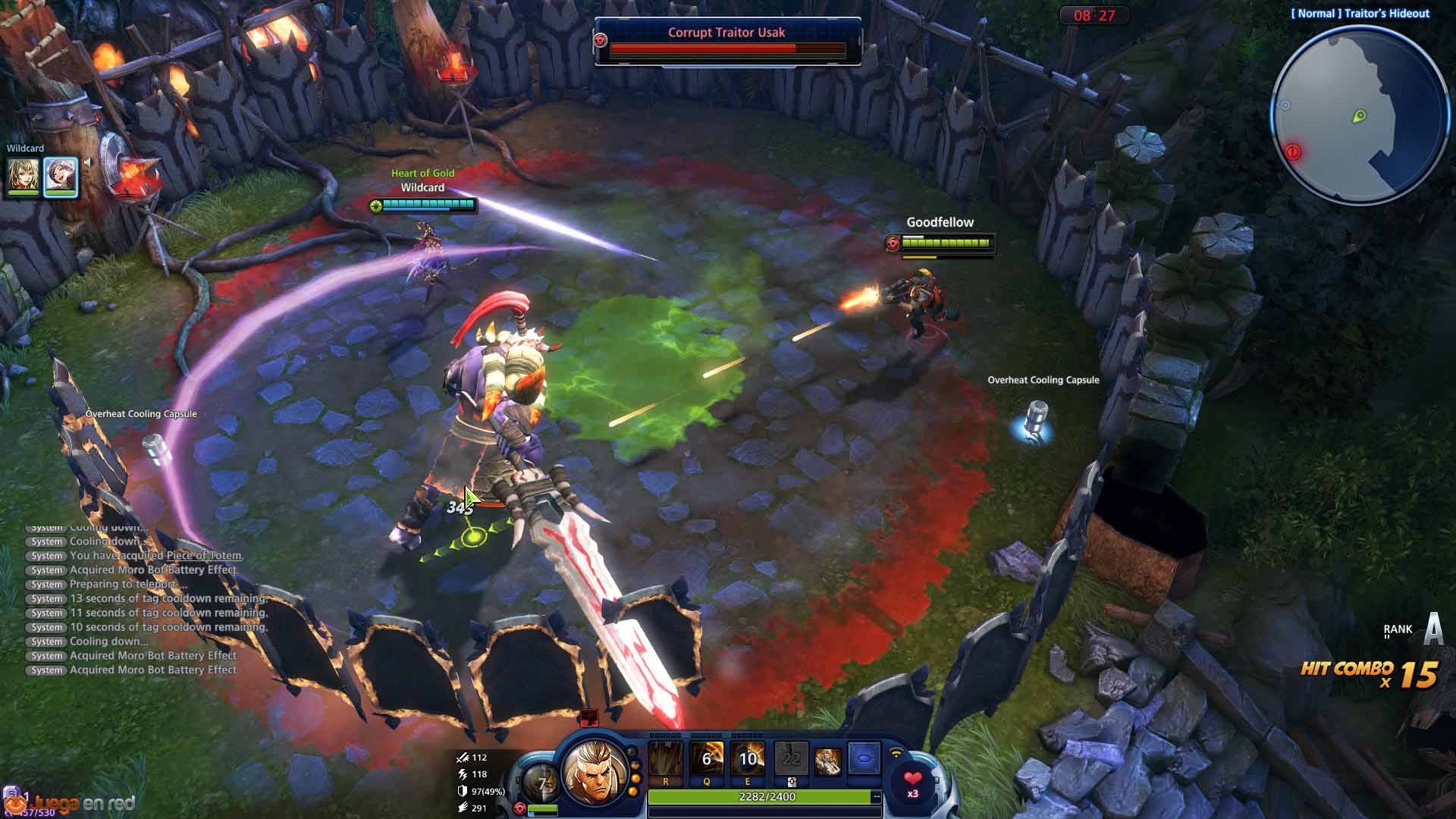
Task: Activate the R ability icon
Action: pyautogui.click(x=665, y=759)
